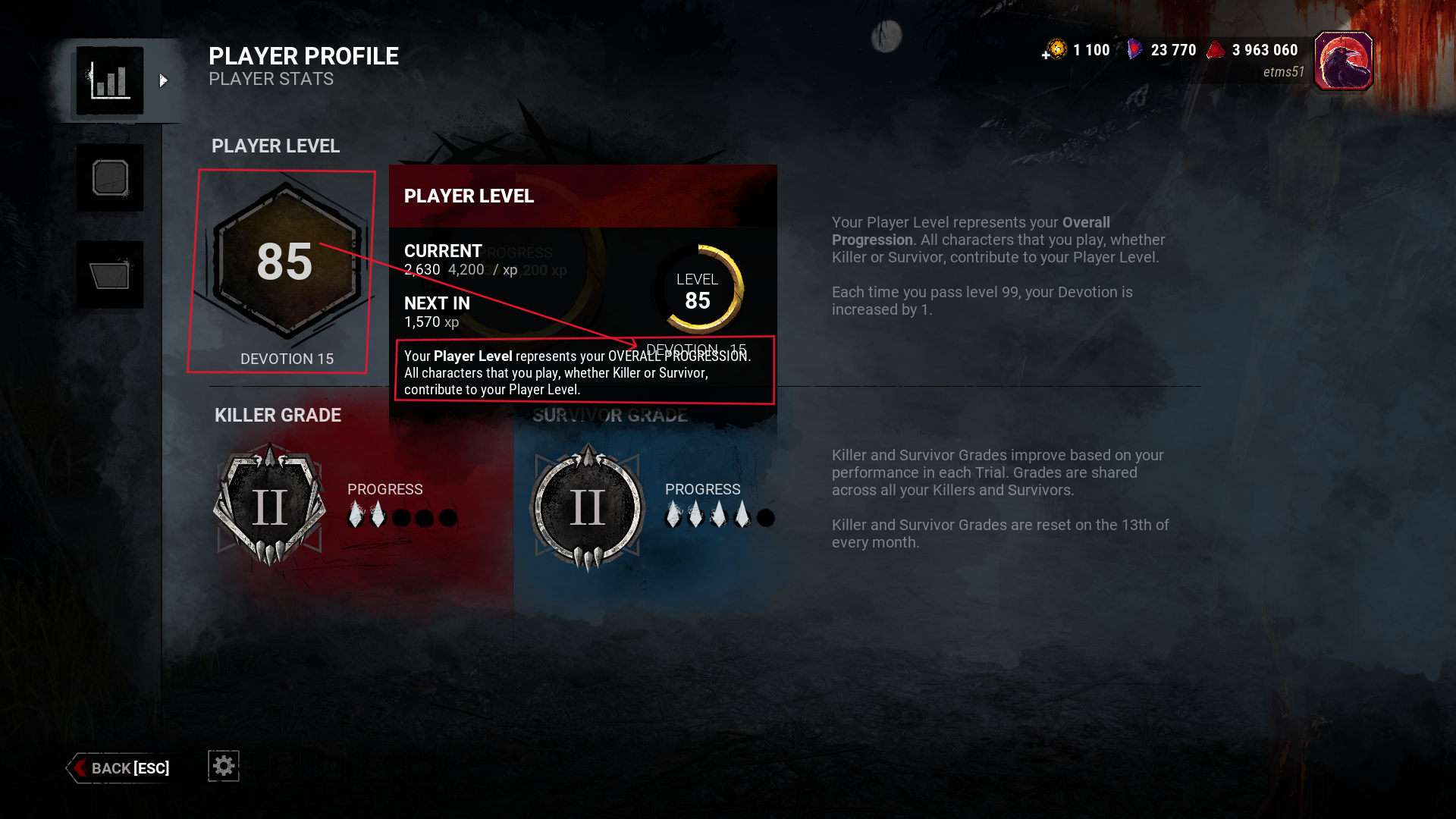
Task: Select the Player Stats bar chart icon
Action: [111, 80]
